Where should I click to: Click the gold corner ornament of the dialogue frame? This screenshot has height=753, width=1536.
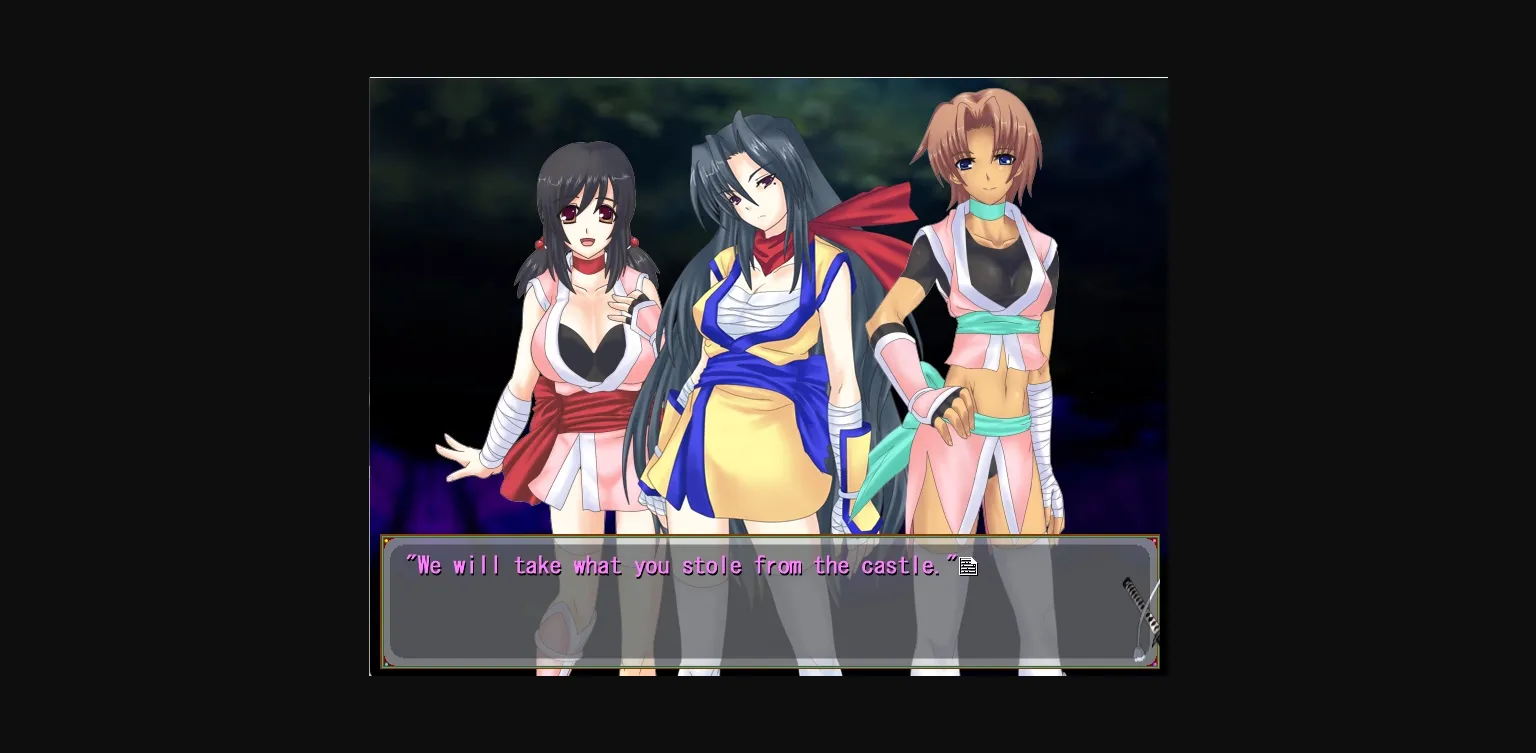tap(386, 540)
